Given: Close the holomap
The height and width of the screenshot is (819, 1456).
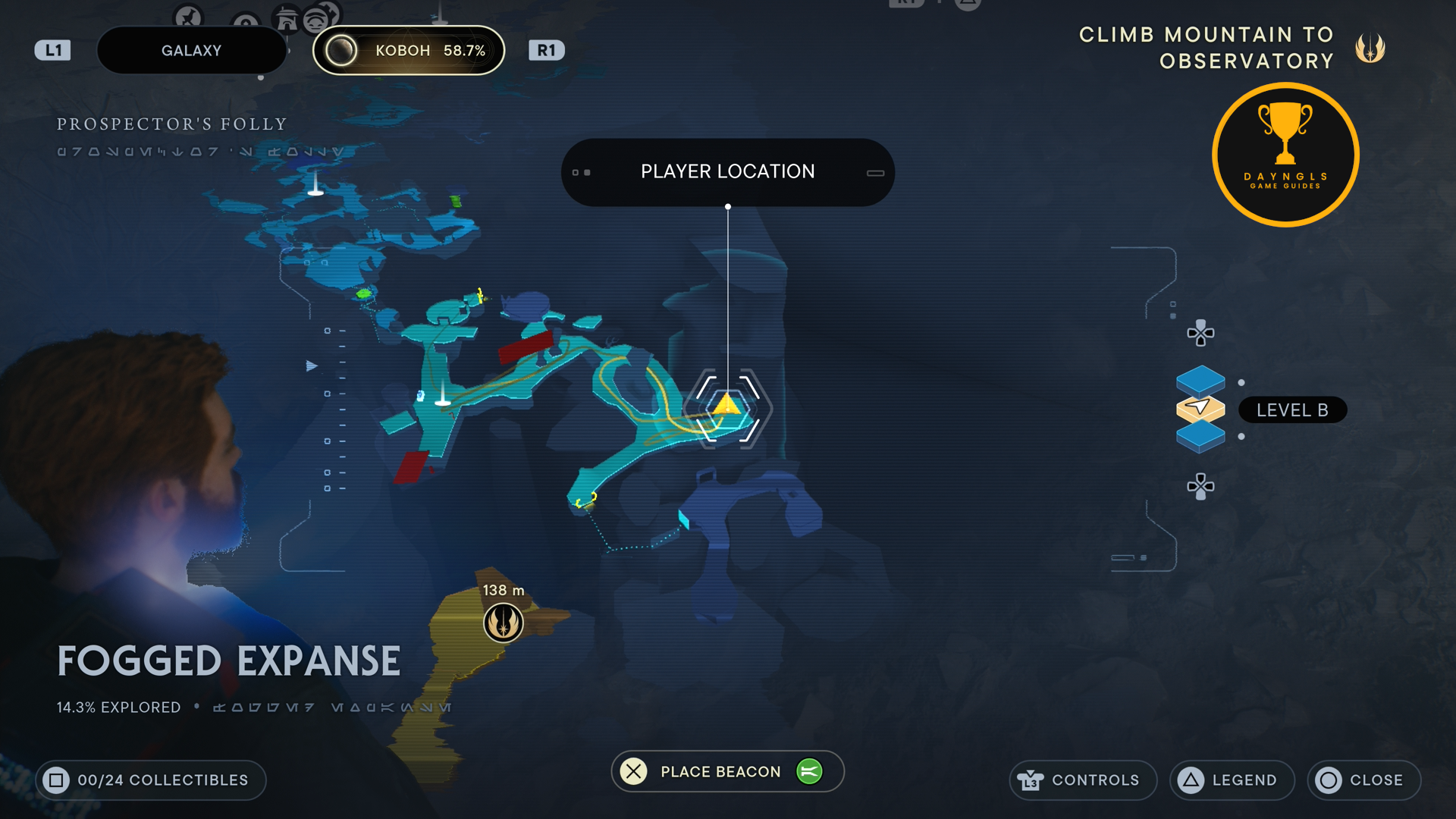Looking at the screenshot, I should click(x=1363, y=780).
